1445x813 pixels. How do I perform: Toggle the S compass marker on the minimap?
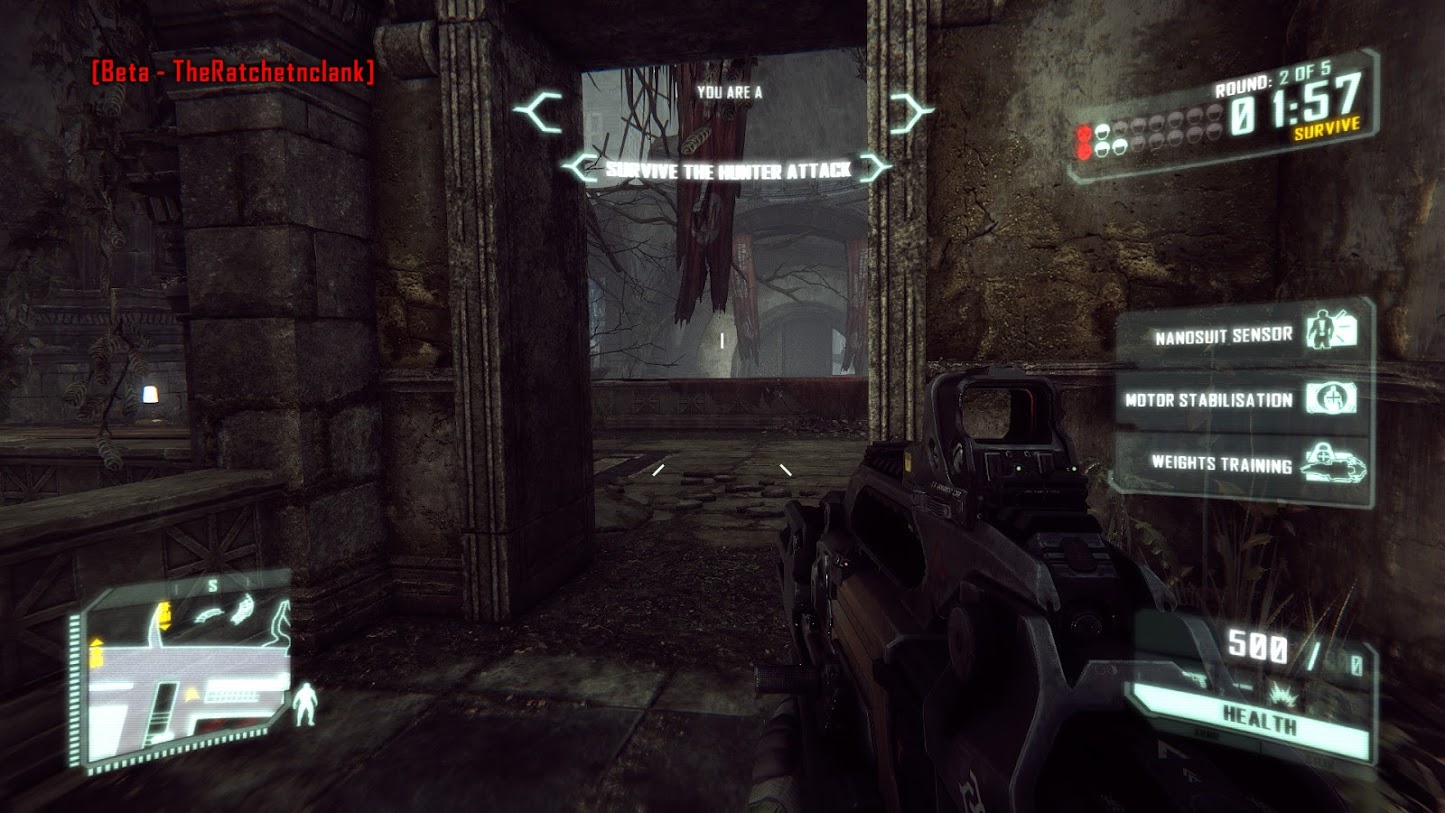(213, 584)
